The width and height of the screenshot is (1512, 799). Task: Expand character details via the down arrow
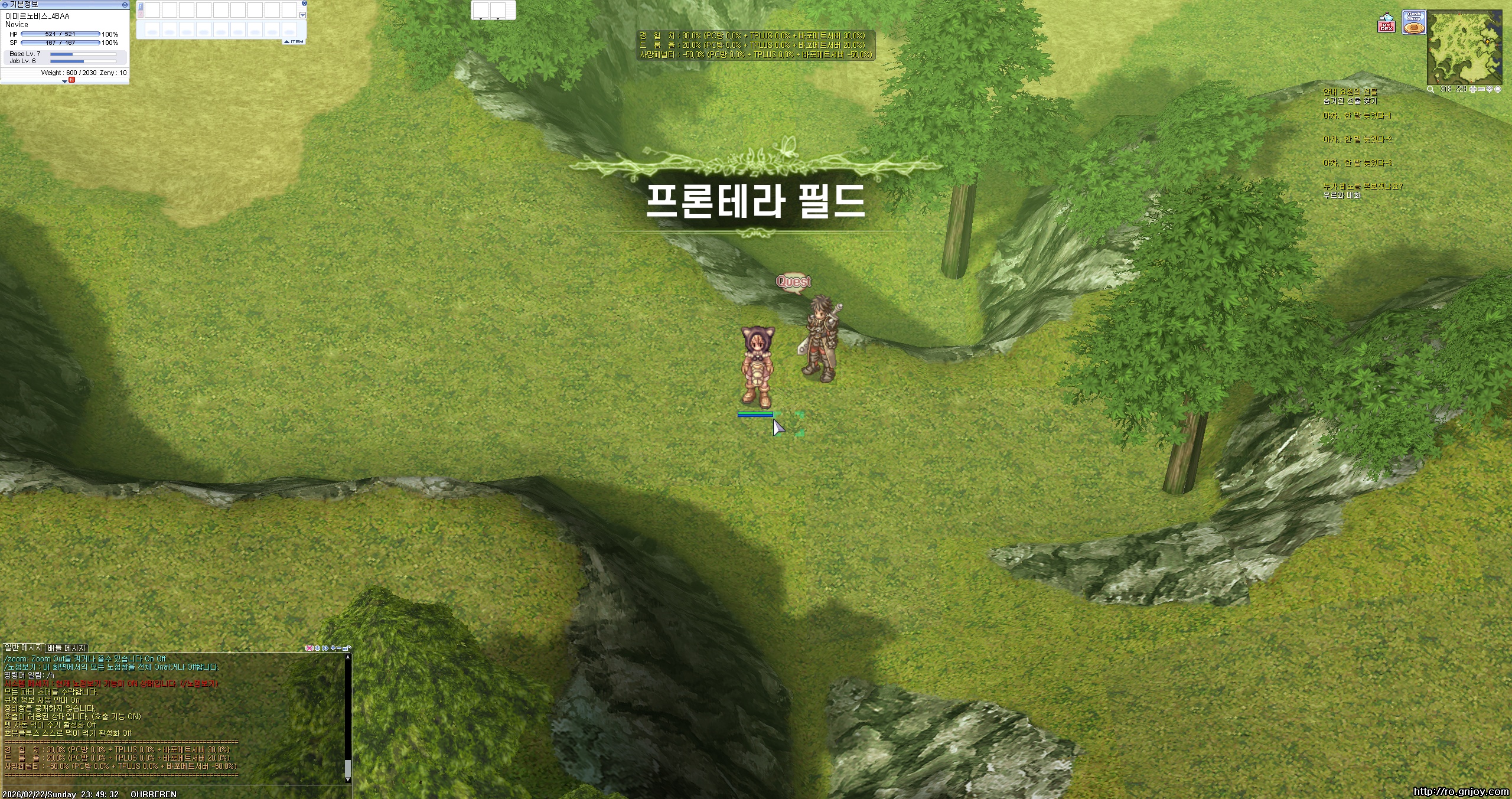(x=65, y=81)
